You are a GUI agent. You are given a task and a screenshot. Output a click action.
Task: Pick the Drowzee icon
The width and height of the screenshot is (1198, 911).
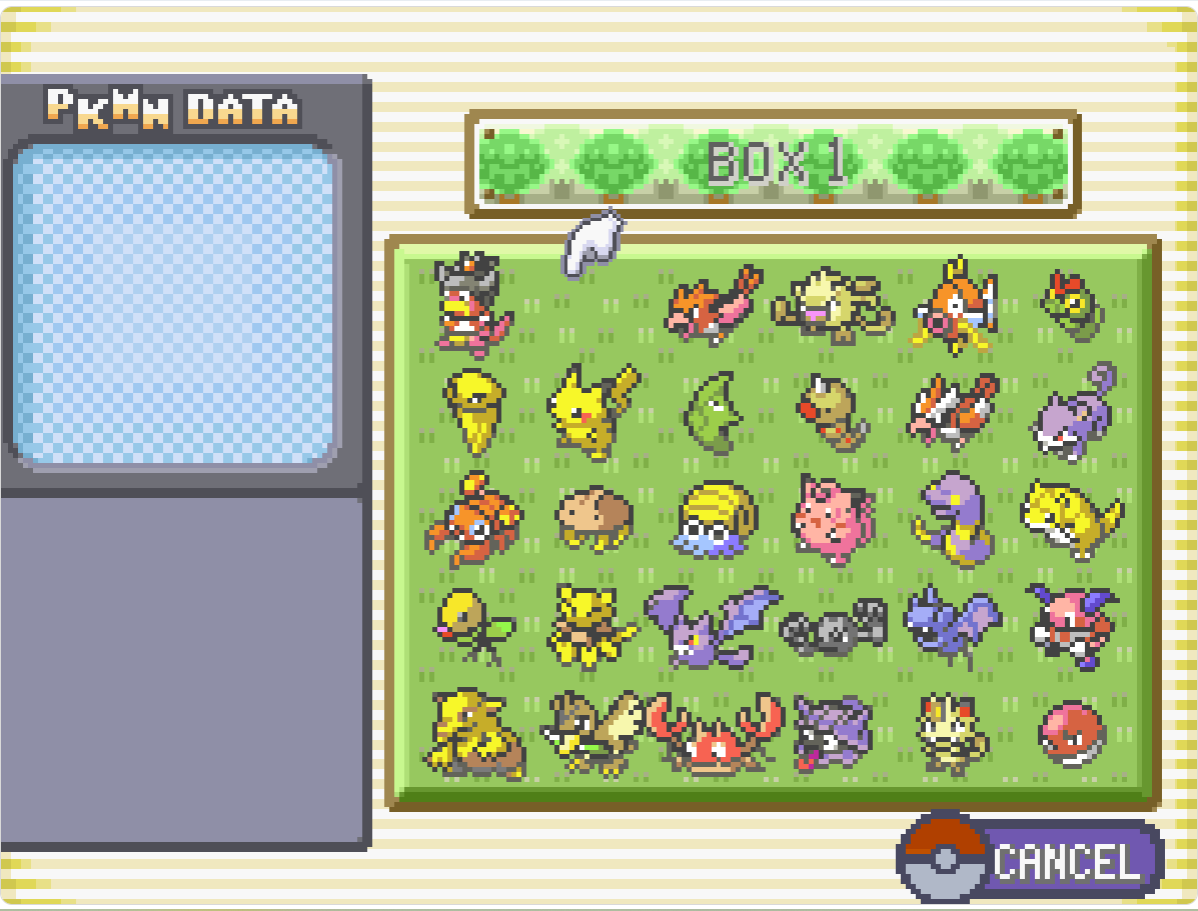[x=474, y=735]
